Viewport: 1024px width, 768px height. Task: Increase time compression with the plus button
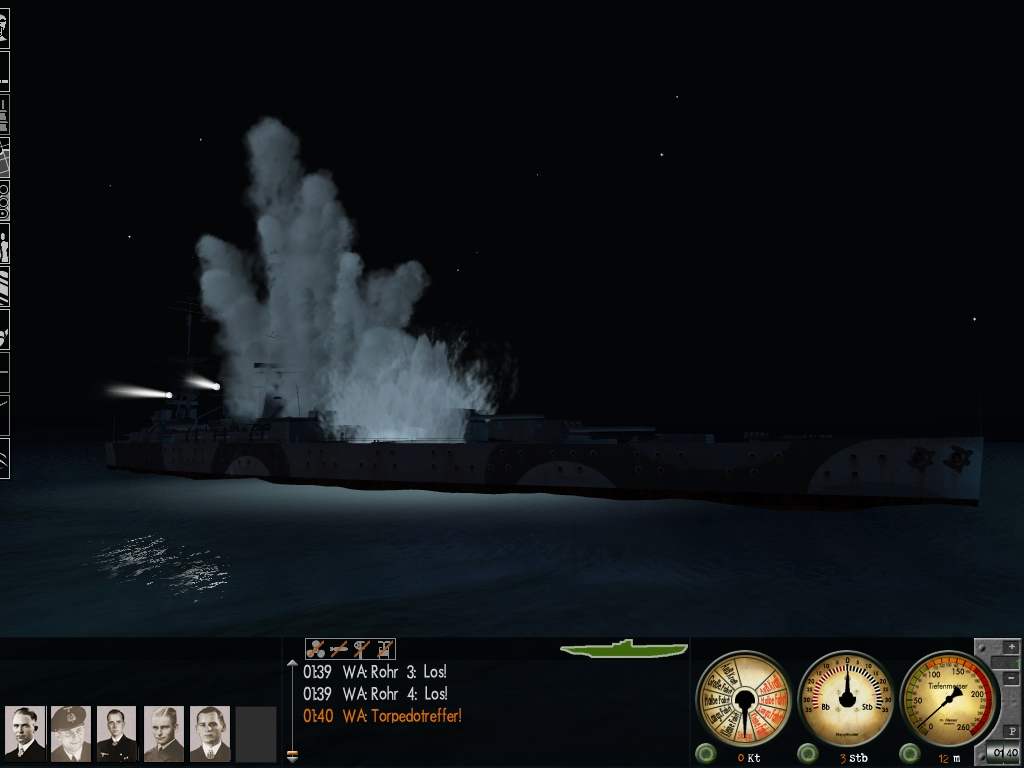pyautogui.click(x=1010, y=648)
